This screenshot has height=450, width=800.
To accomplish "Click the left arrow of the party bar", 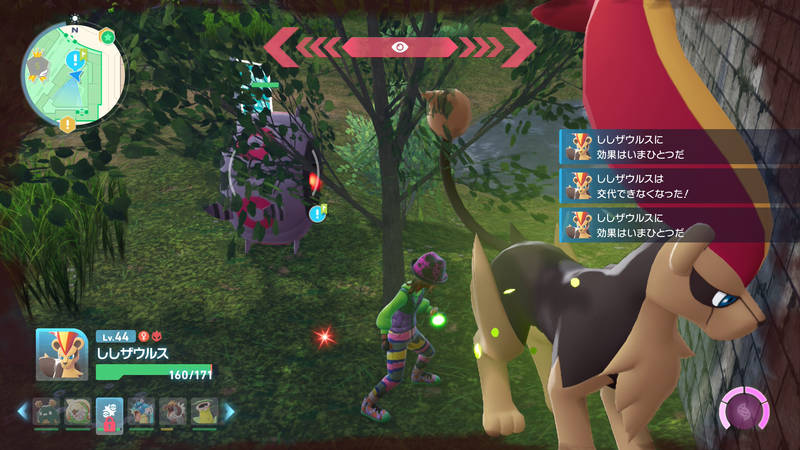I will 20,411.
